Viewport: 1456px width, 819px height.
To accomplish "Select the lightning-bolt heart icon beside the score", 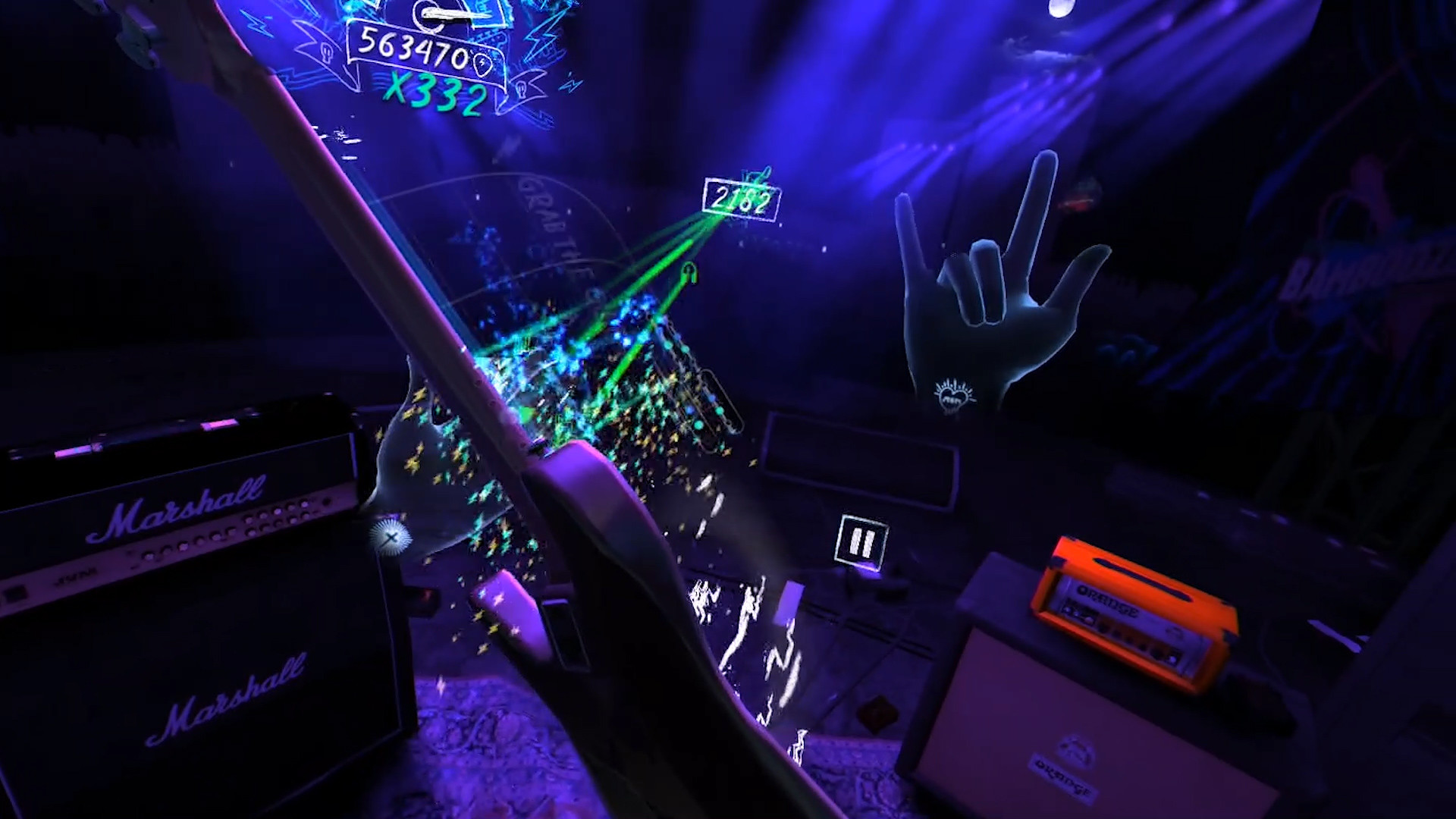I will pyautogui.click(x=483, y=65).
